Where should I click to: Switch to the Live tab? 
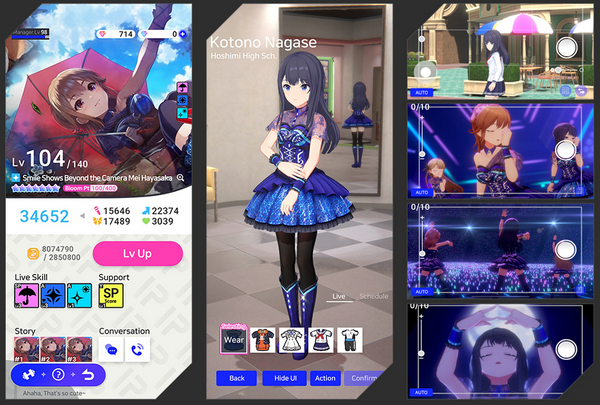(338, 297)
